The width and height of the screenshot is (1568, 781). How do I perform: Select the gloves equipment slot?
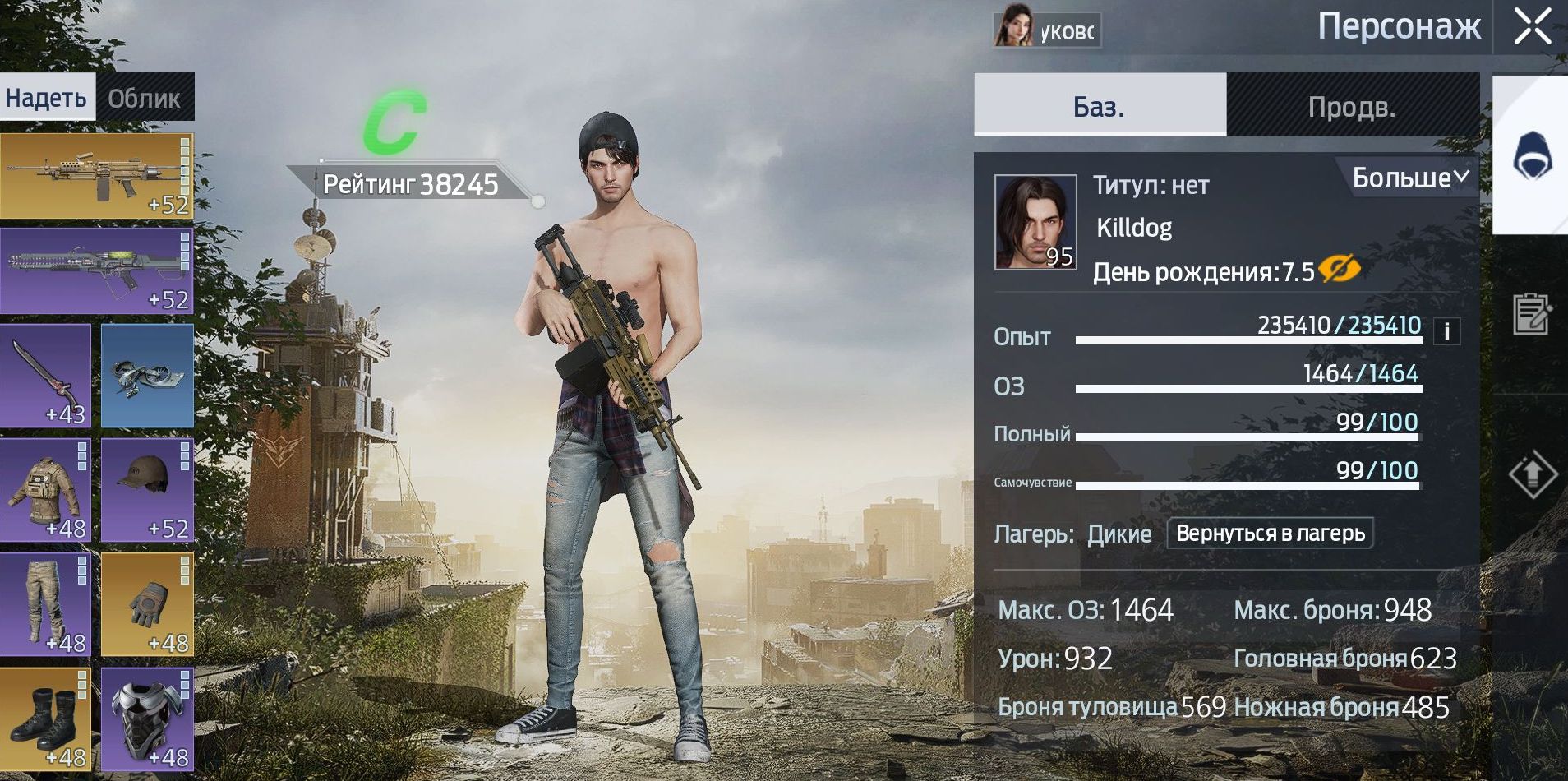(147, 604)
